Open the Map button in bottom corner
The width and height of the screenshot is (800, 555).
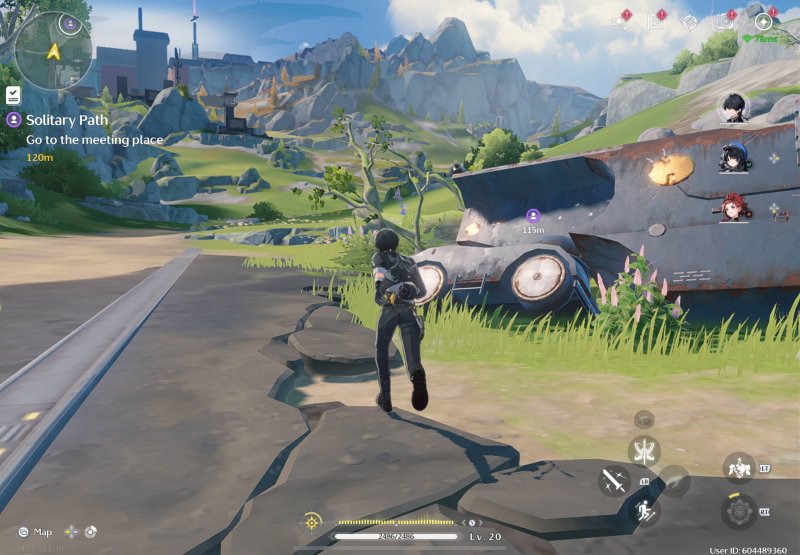point(35,532)
